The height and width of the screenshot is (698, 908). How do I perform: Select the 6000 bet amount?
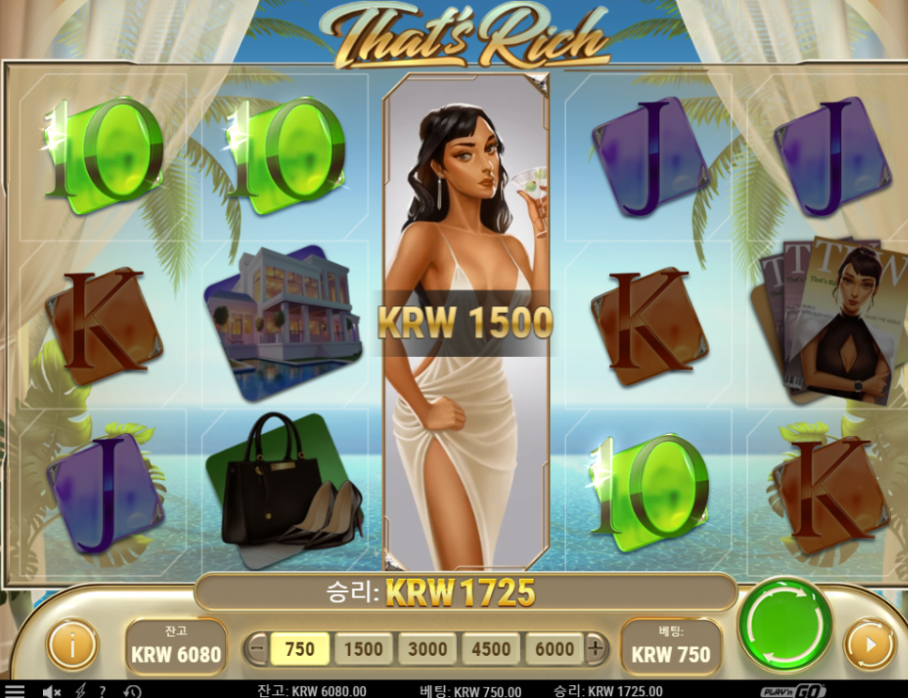coord(554,648)
